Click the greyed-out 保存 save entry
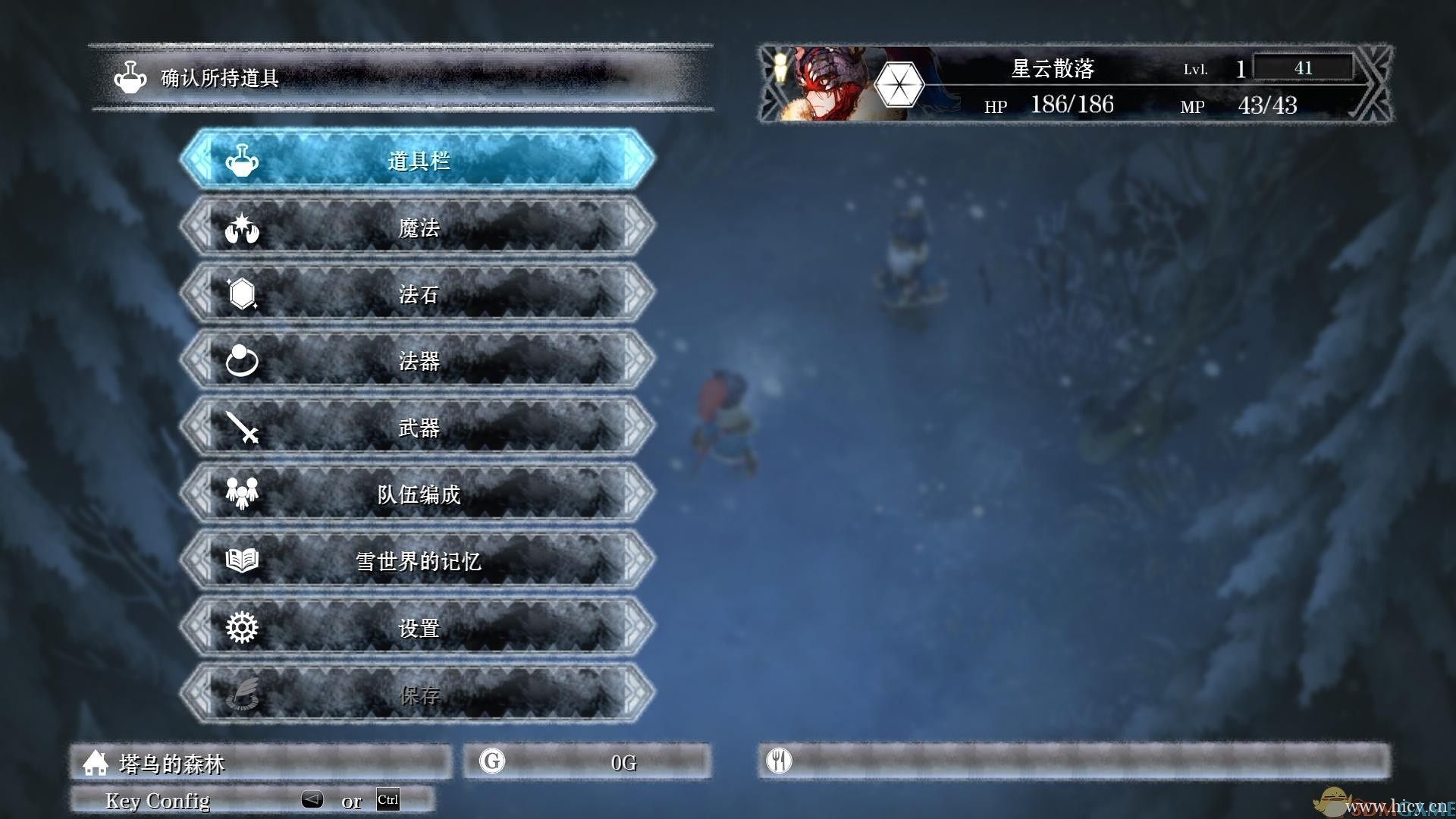 [x=418, y=694]
